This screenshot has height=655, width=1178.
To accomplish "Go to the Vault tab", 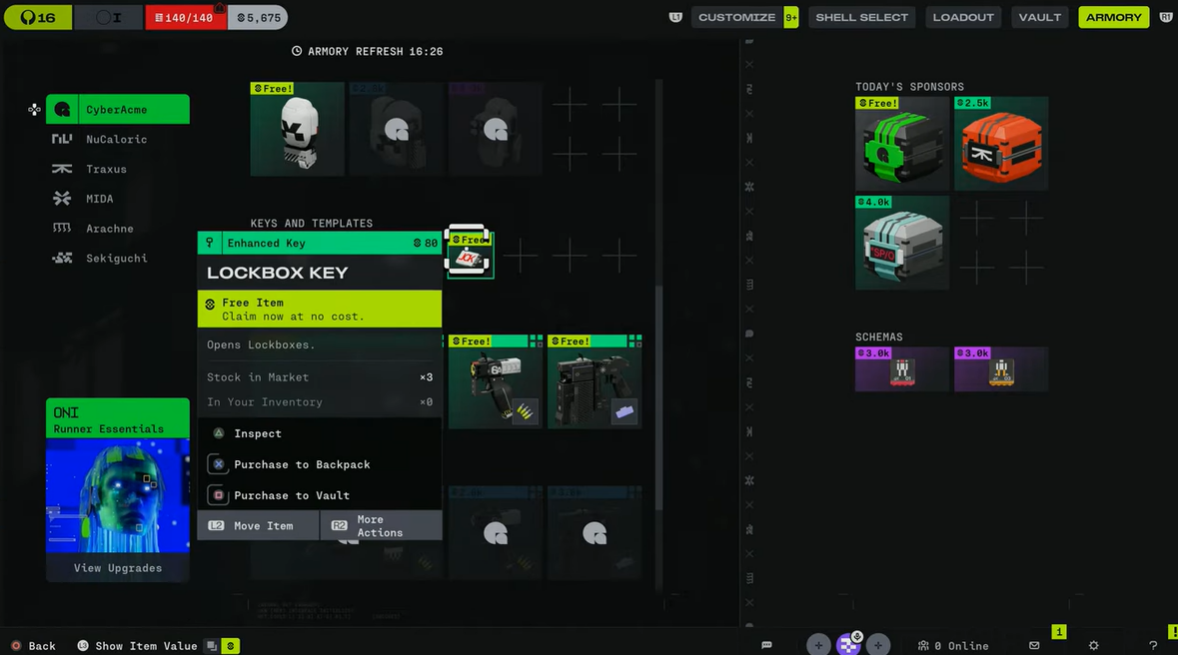I will point(1040,17).
